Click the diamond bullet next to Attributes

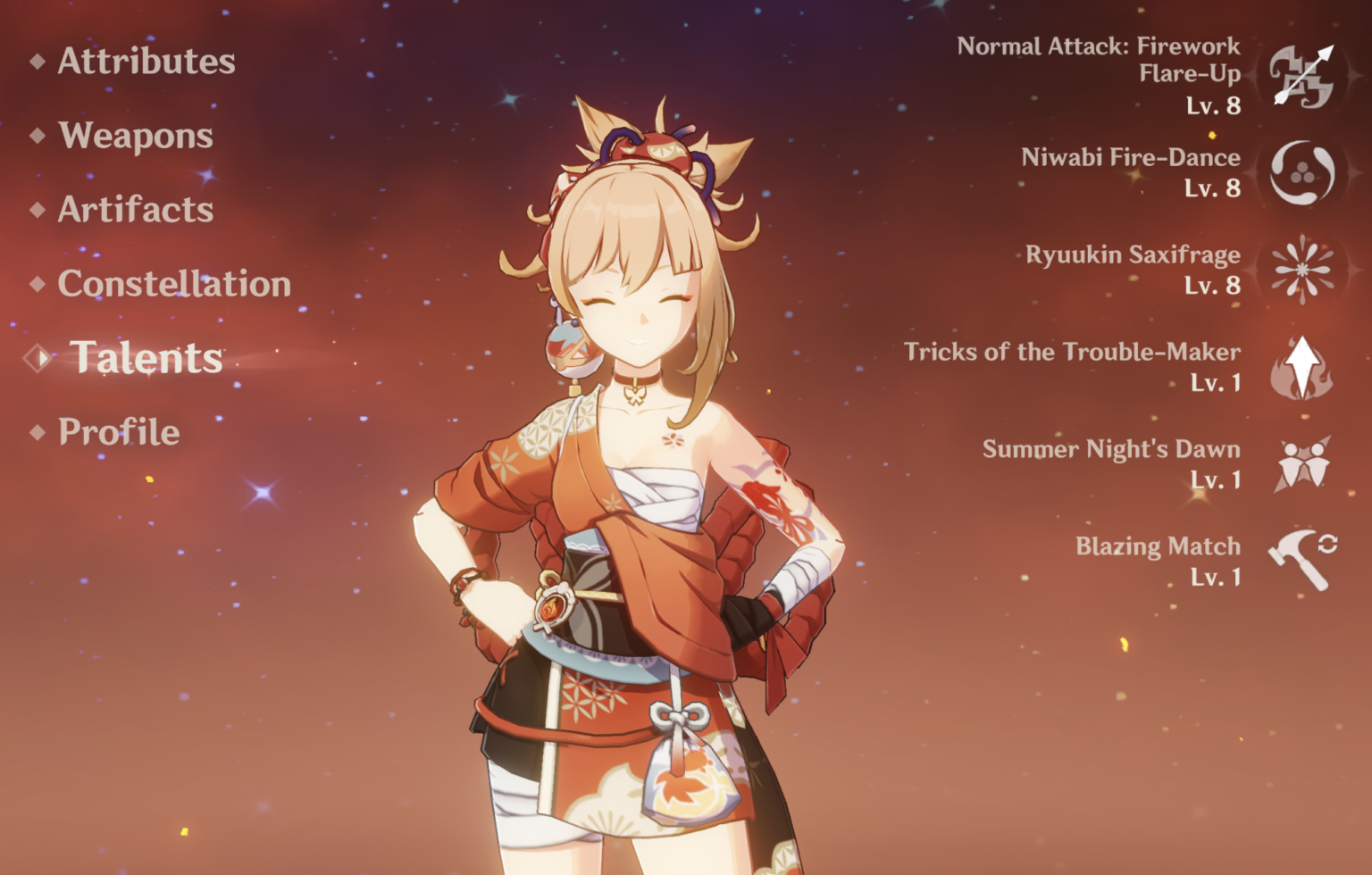pyautogui.click(x=38, y=62)
